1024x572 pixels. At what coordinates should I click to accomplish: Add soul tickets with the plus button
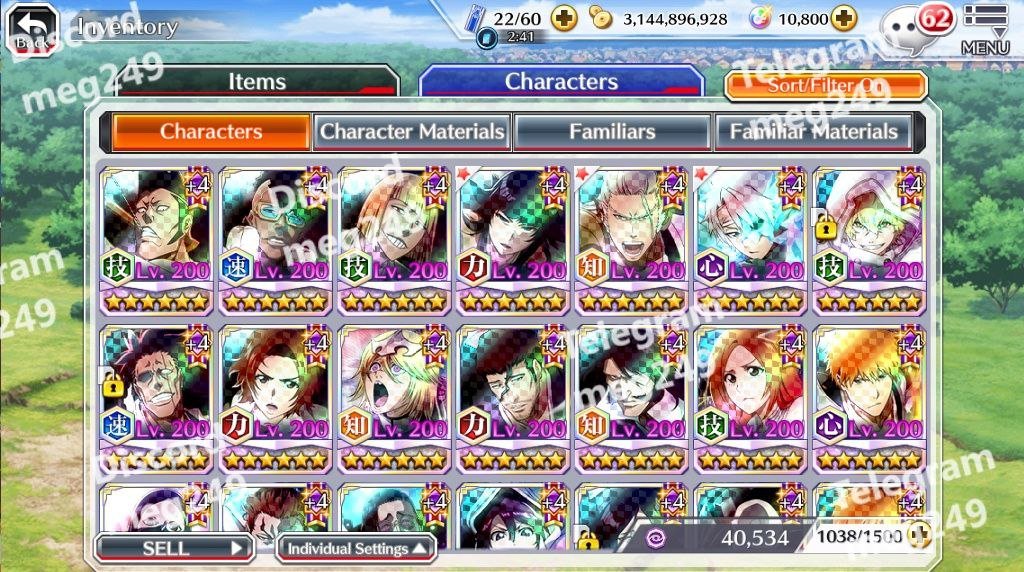[x=565, y=19]
